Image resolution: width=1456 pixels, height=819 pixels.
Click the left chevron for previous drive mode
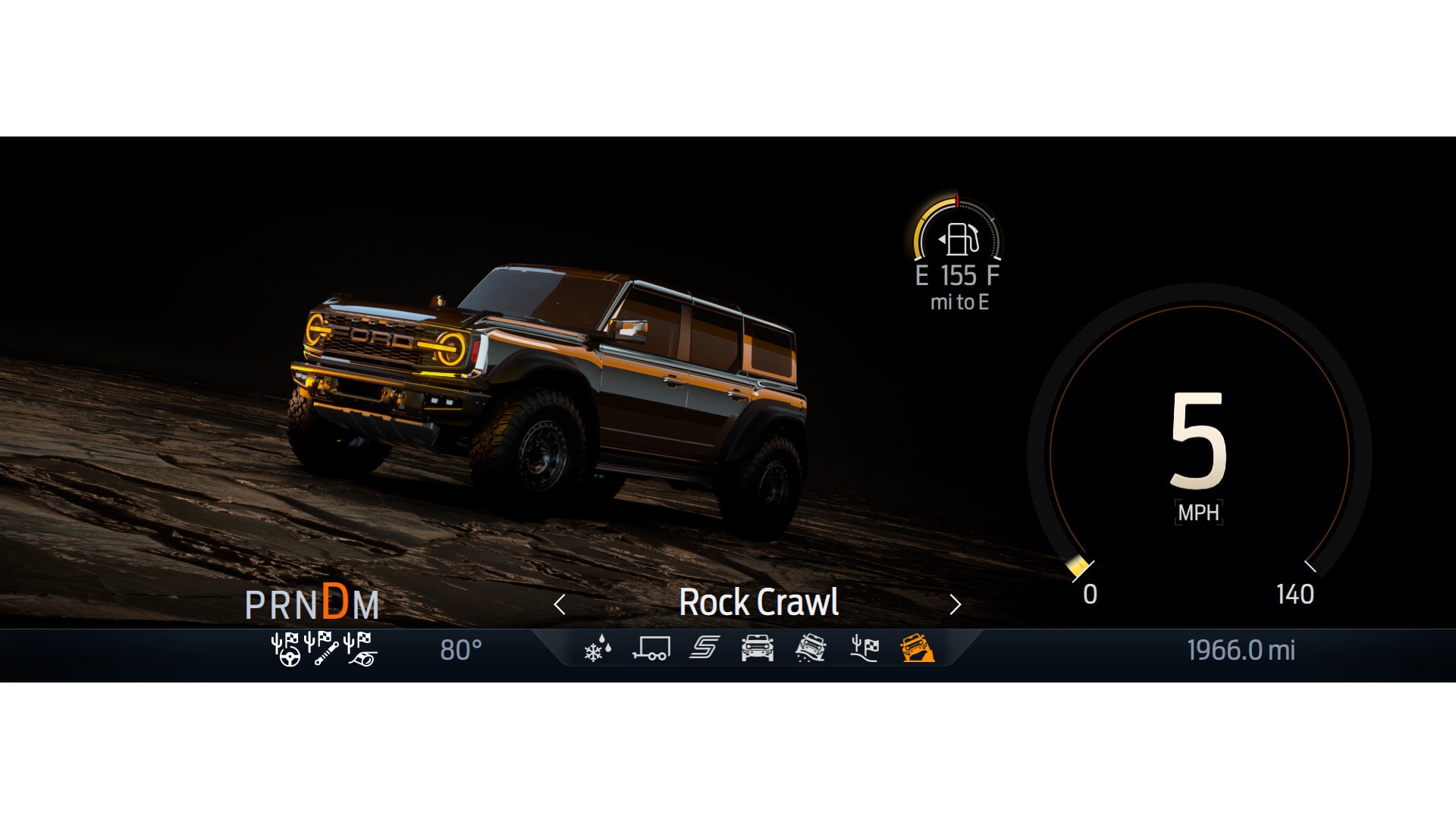pyautogui.click(x=560, y=604)
